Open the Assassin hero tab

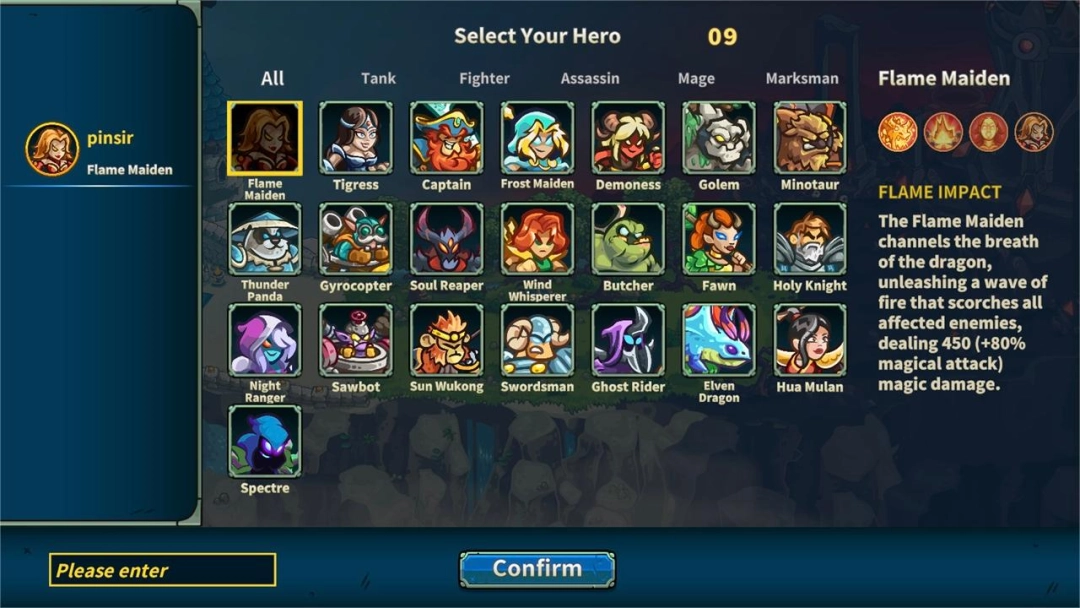590,78
